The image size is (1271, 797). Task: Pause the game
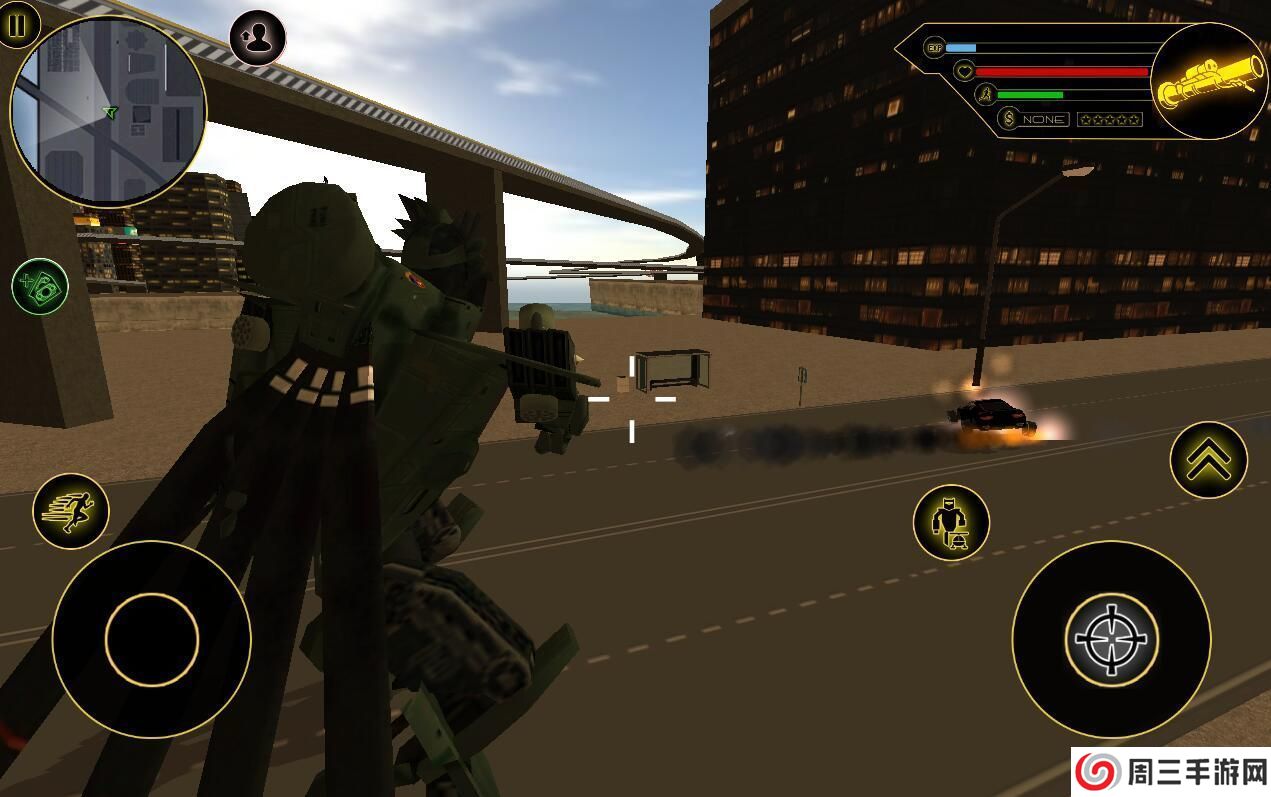pos(17,25)
